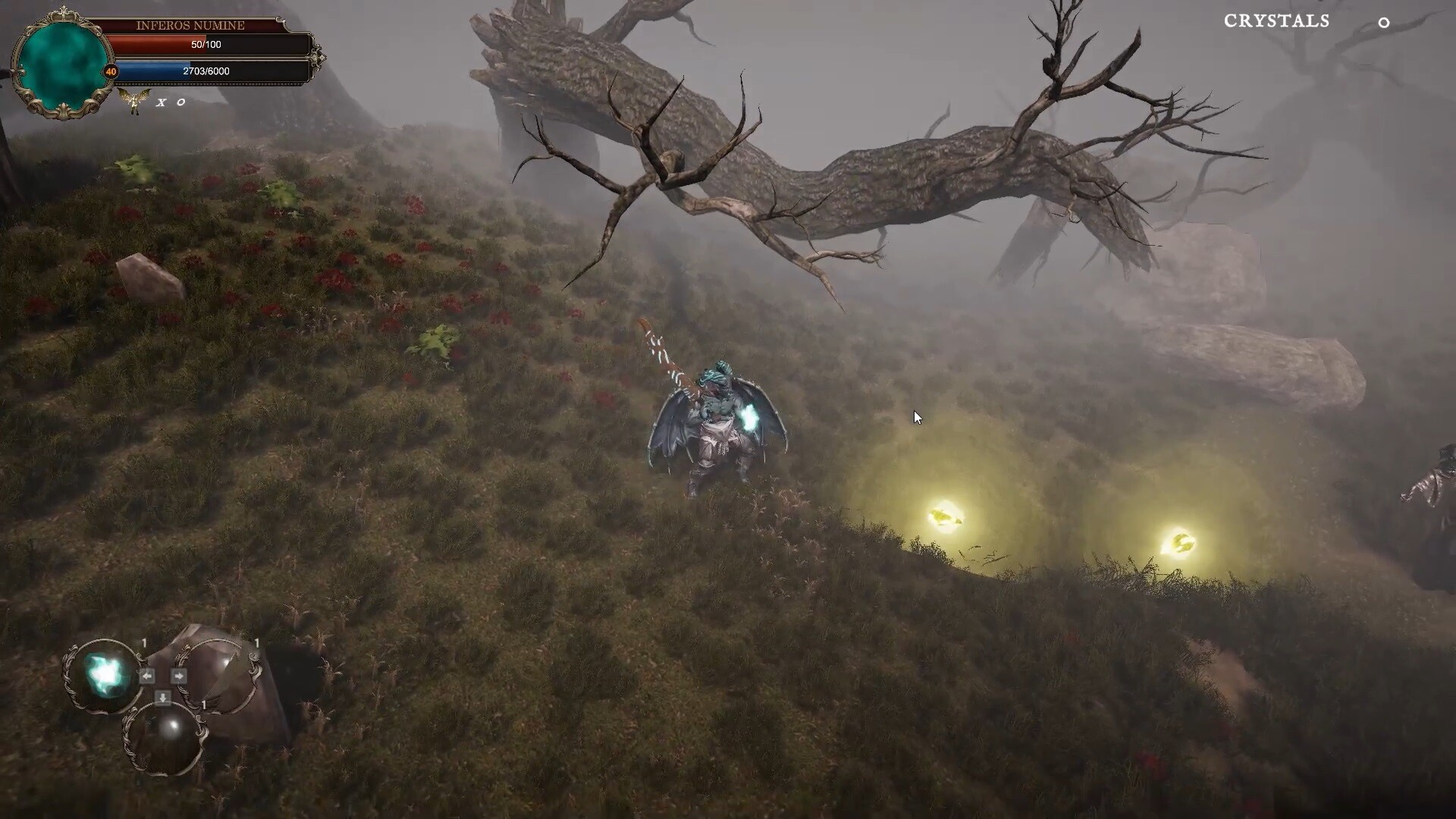The height and width of the screenshot is (819, 1456).
Task: Click the orange level 40 badge
Action: point(111,71)
